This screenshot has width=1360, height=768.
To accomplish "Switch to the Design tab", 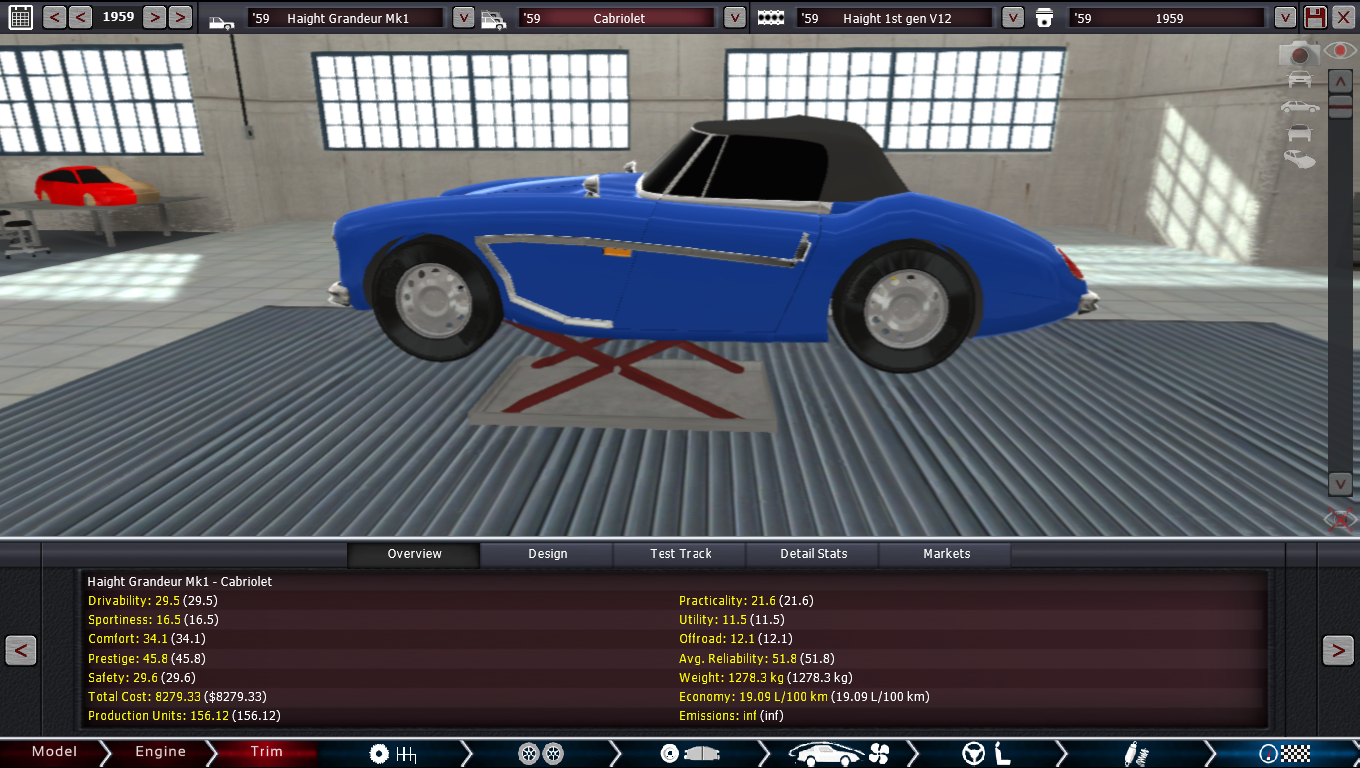I will [x=547, y=554].
